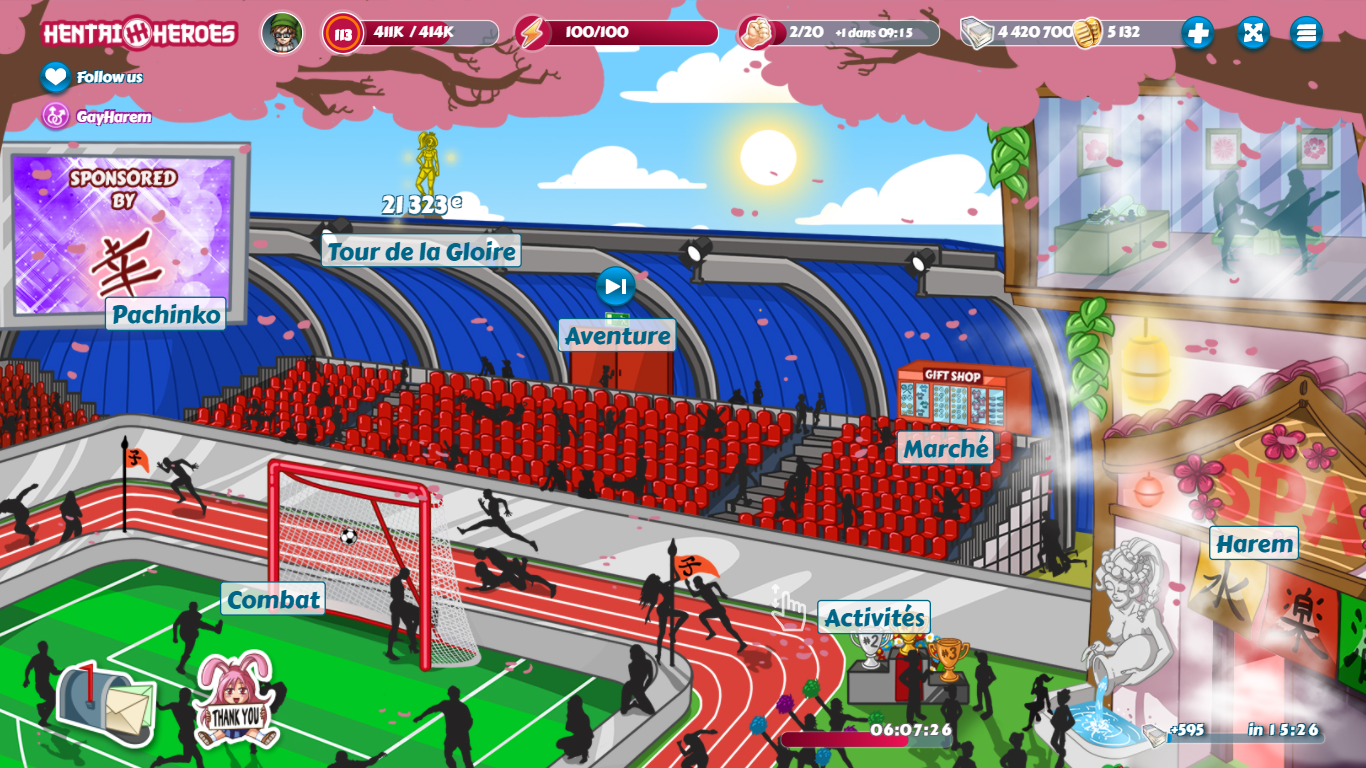Start a Combat
Screen dimensions: 1366x768
(273, 599)
